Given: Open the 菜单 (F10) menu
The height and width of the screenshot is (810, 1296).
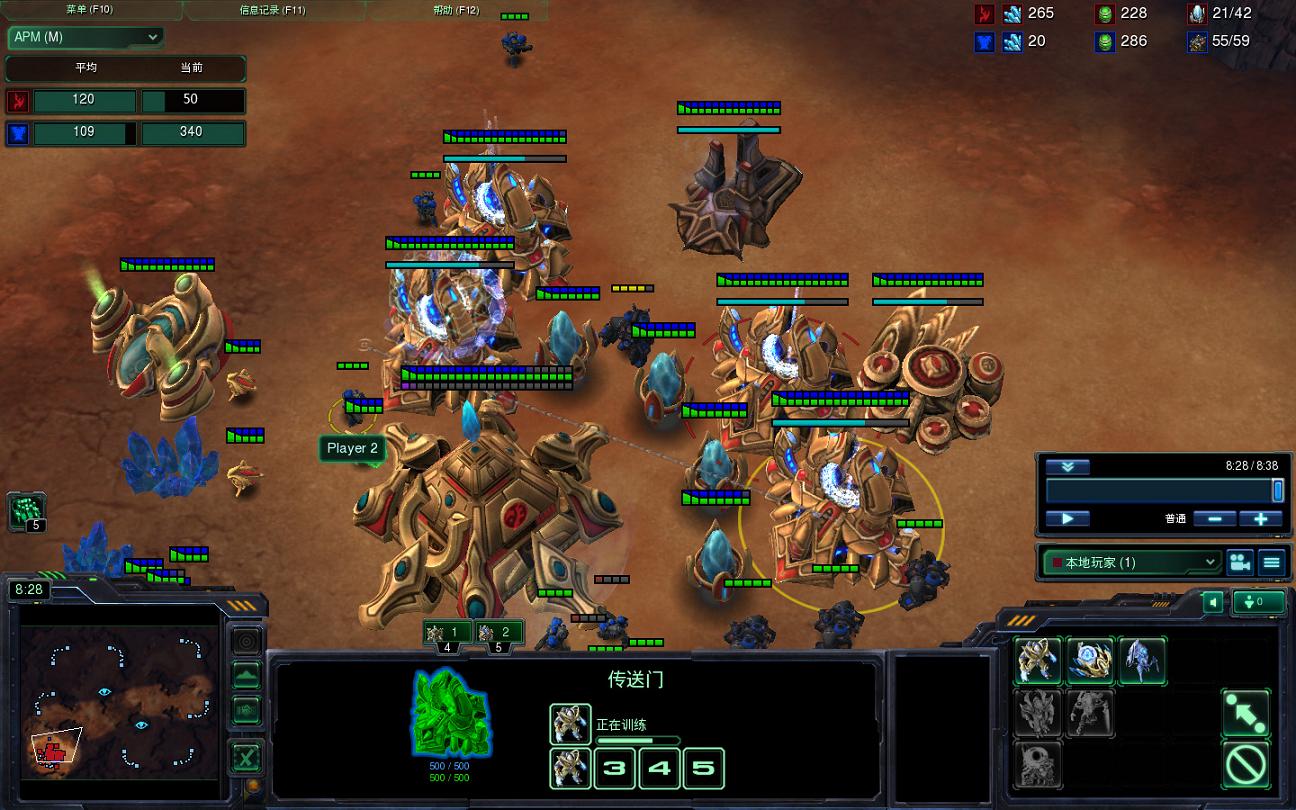Looking at the screenshot, I should pos(89,10).
